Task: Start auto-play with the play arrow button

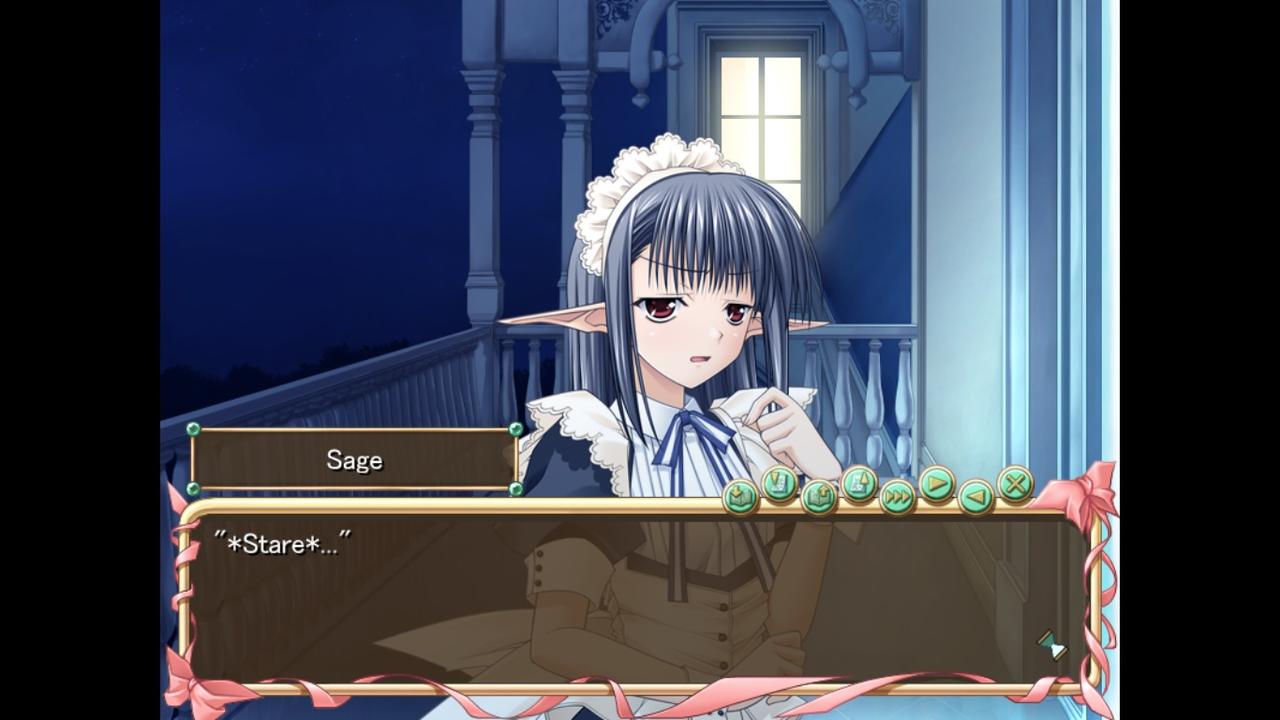Action: coord(937,485)
